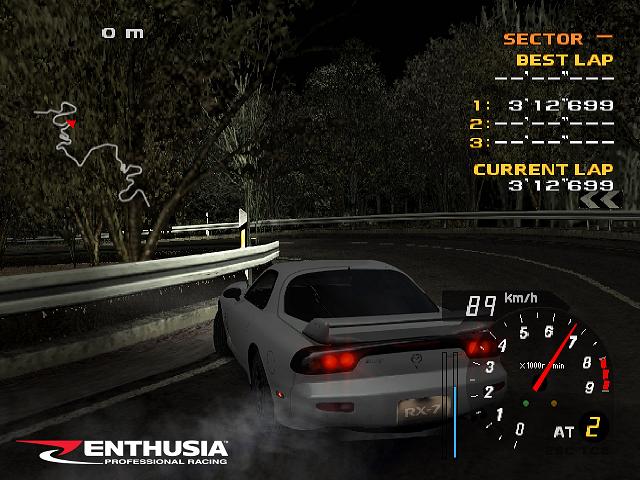
Task: Select the red car marker on the minimap
Action: click(x=72, y=123)
